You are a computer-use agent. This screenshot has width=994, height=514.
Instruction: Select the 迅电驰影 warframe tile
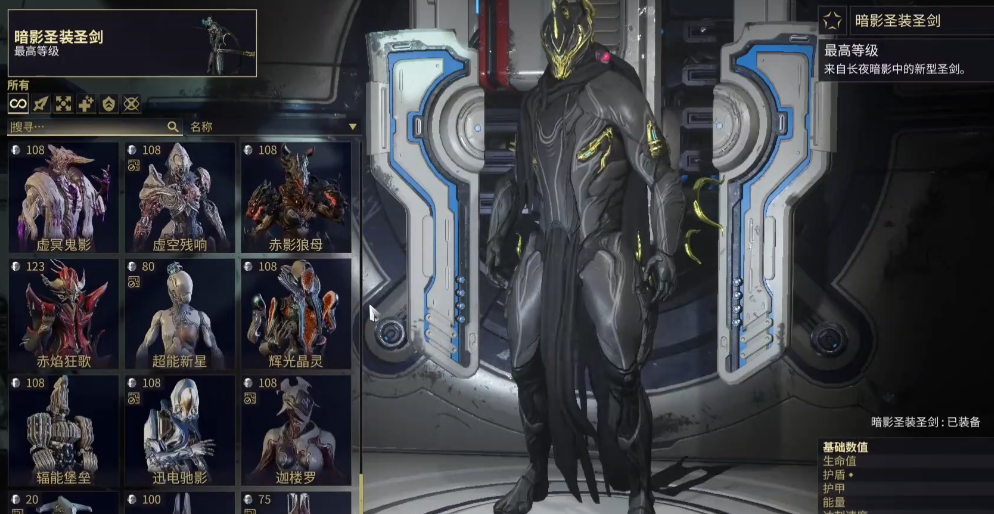[x=180, y=429]
